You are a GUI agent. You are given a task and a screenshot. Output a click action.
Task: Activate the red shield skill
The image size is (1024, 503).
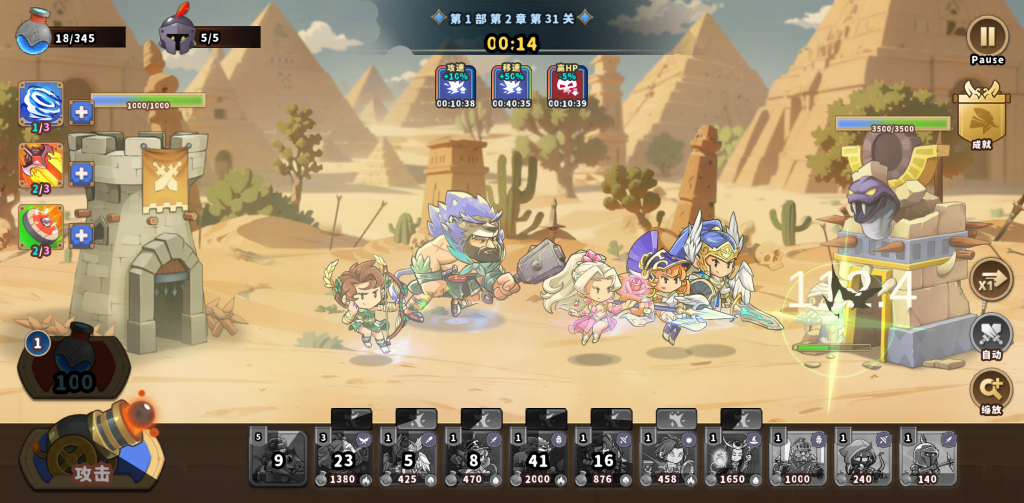[41, 227]
